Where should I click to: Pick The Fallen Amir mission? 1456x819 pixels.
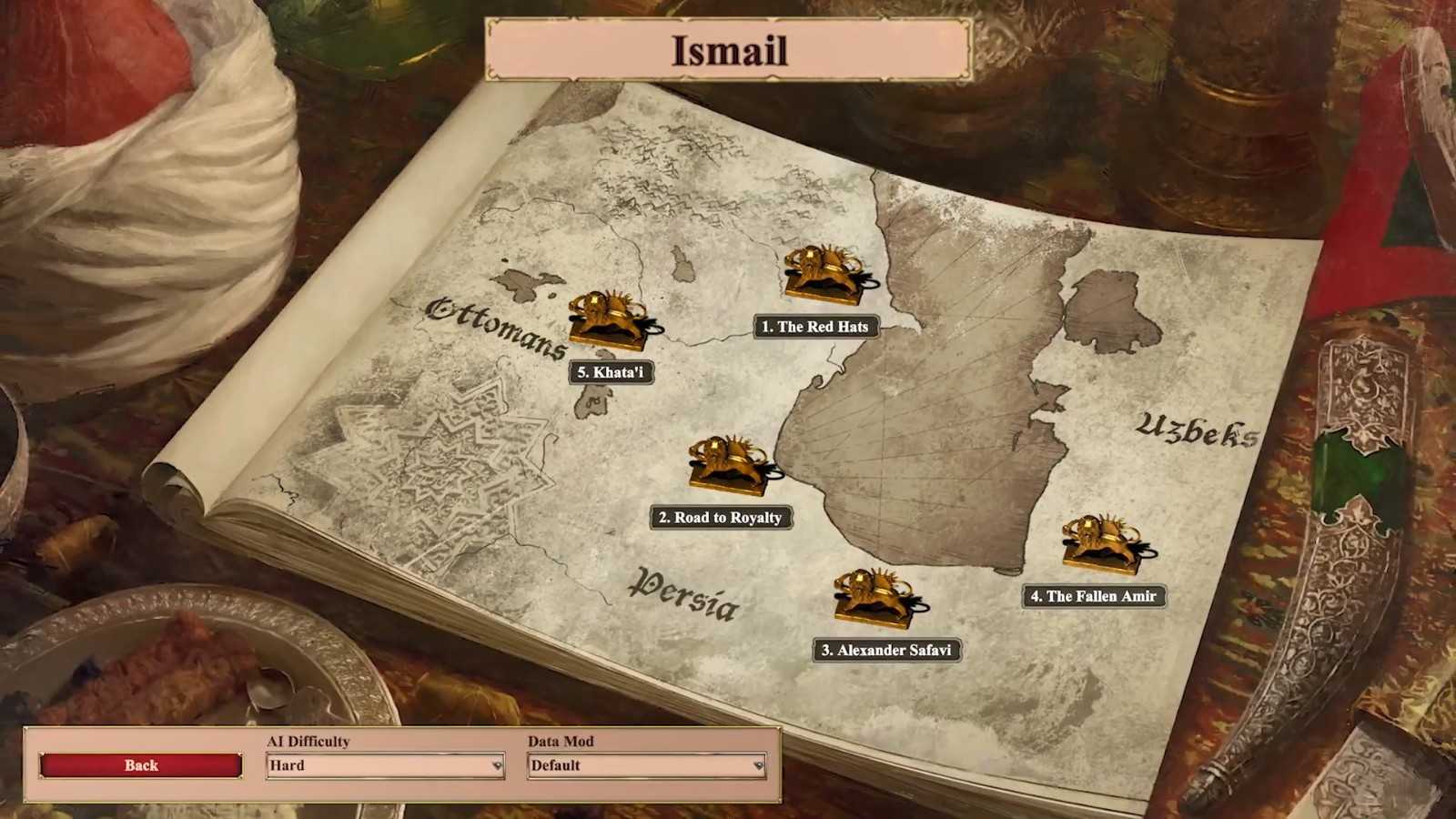(x=1093, y=596)
